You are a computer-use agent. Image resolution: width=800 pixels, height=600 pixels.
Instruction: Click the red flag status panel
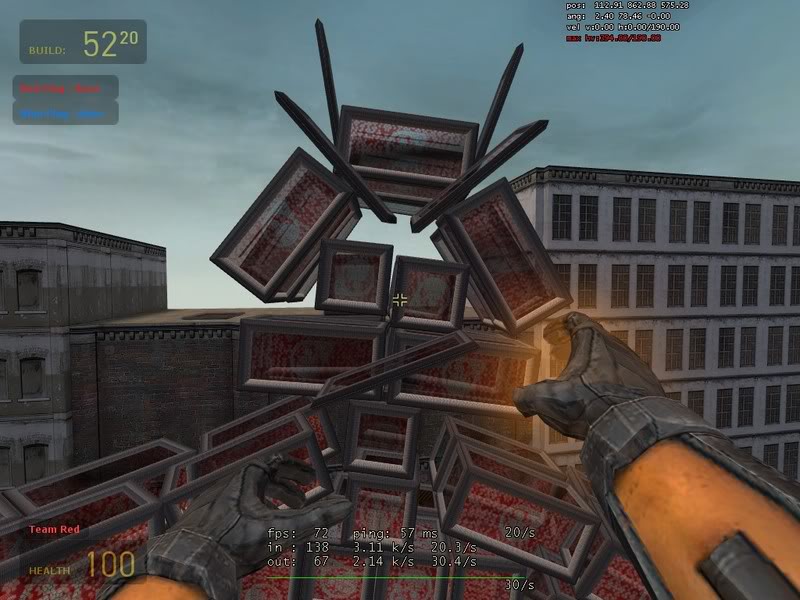pos(66,88)
